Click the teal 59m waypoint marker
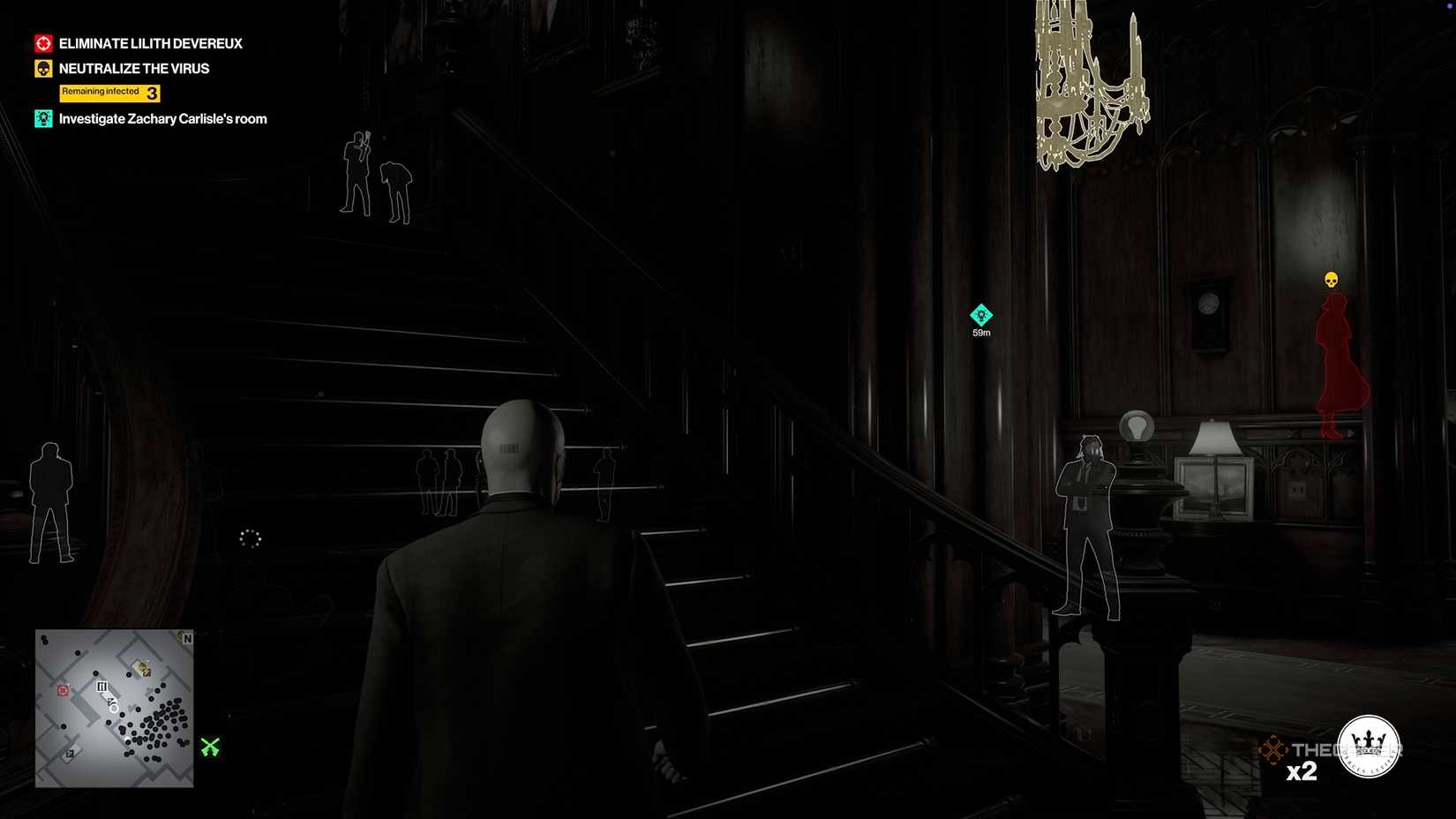 (x=981, y=313)
